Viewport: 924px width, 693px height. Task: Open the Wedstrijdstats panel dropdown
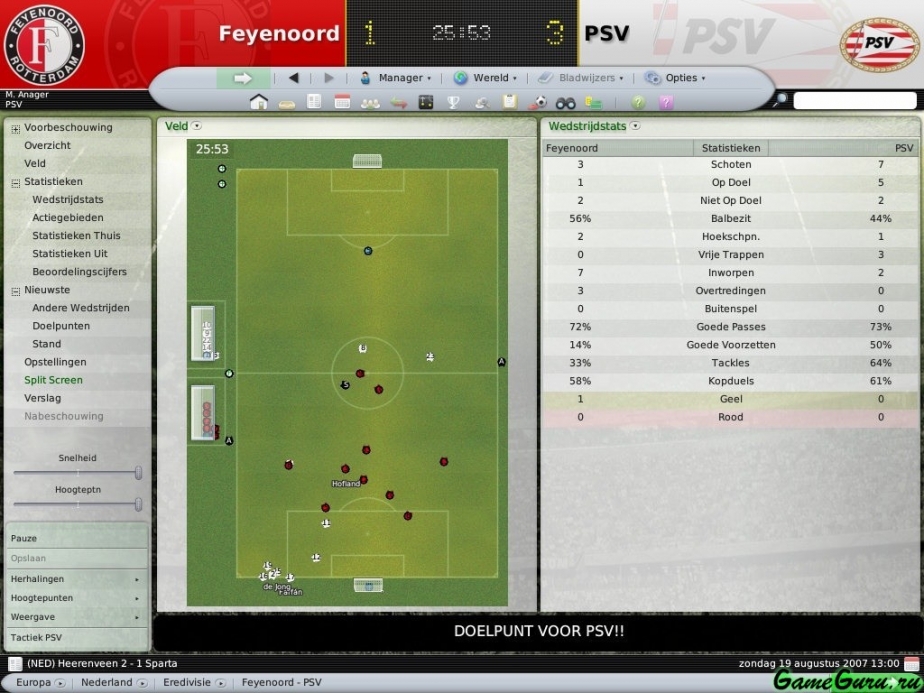pos(635,126)
